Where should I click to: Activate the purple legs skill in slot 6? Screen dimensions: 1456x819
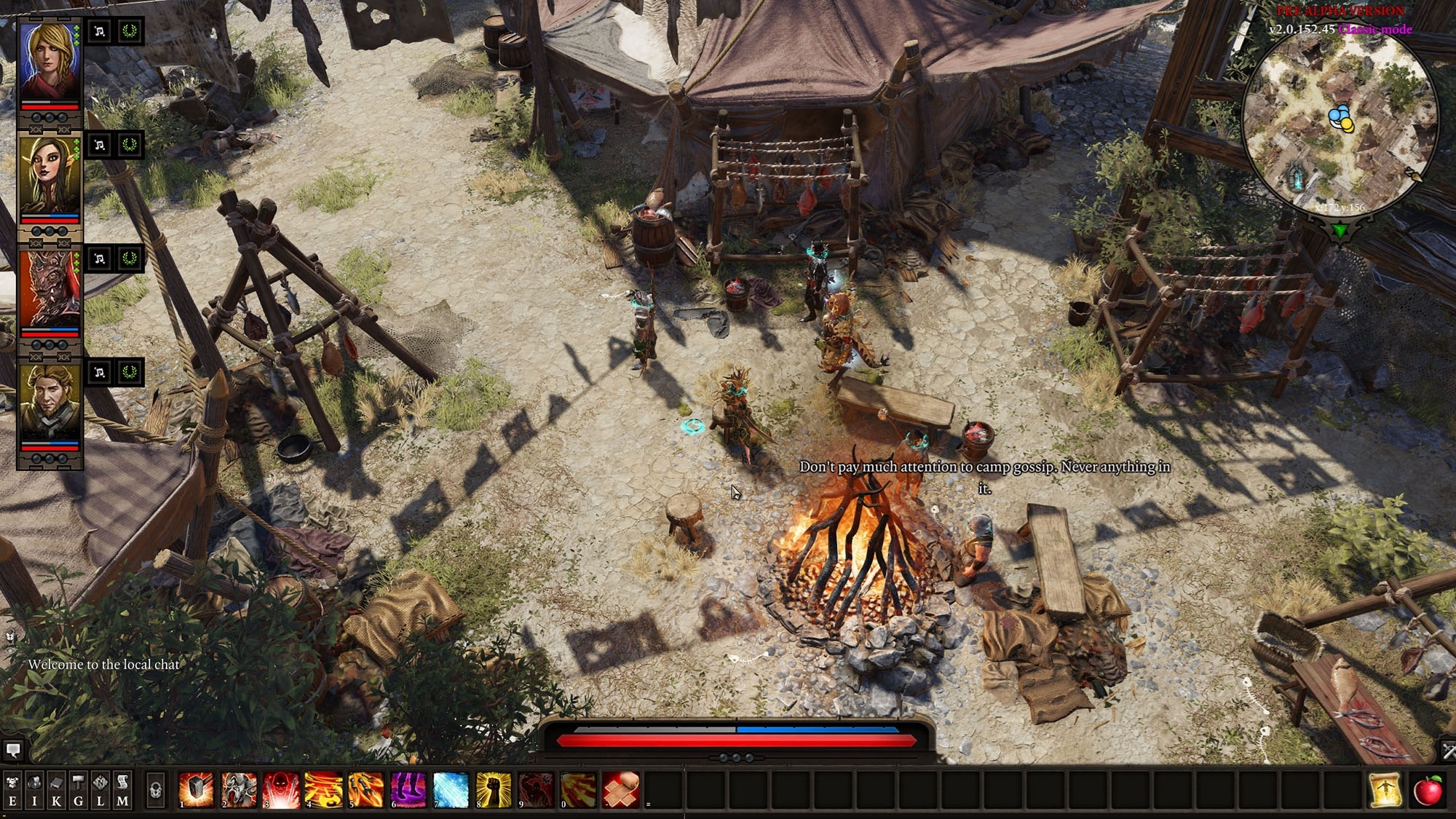coord(408,790)
